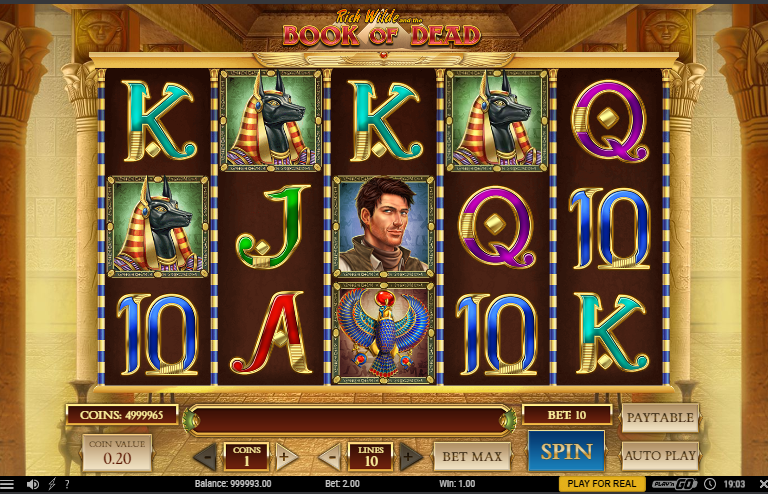Change the coin value of 0.20
The width and height of the screenshot is (768, 494).
click(x=117, y=452)
